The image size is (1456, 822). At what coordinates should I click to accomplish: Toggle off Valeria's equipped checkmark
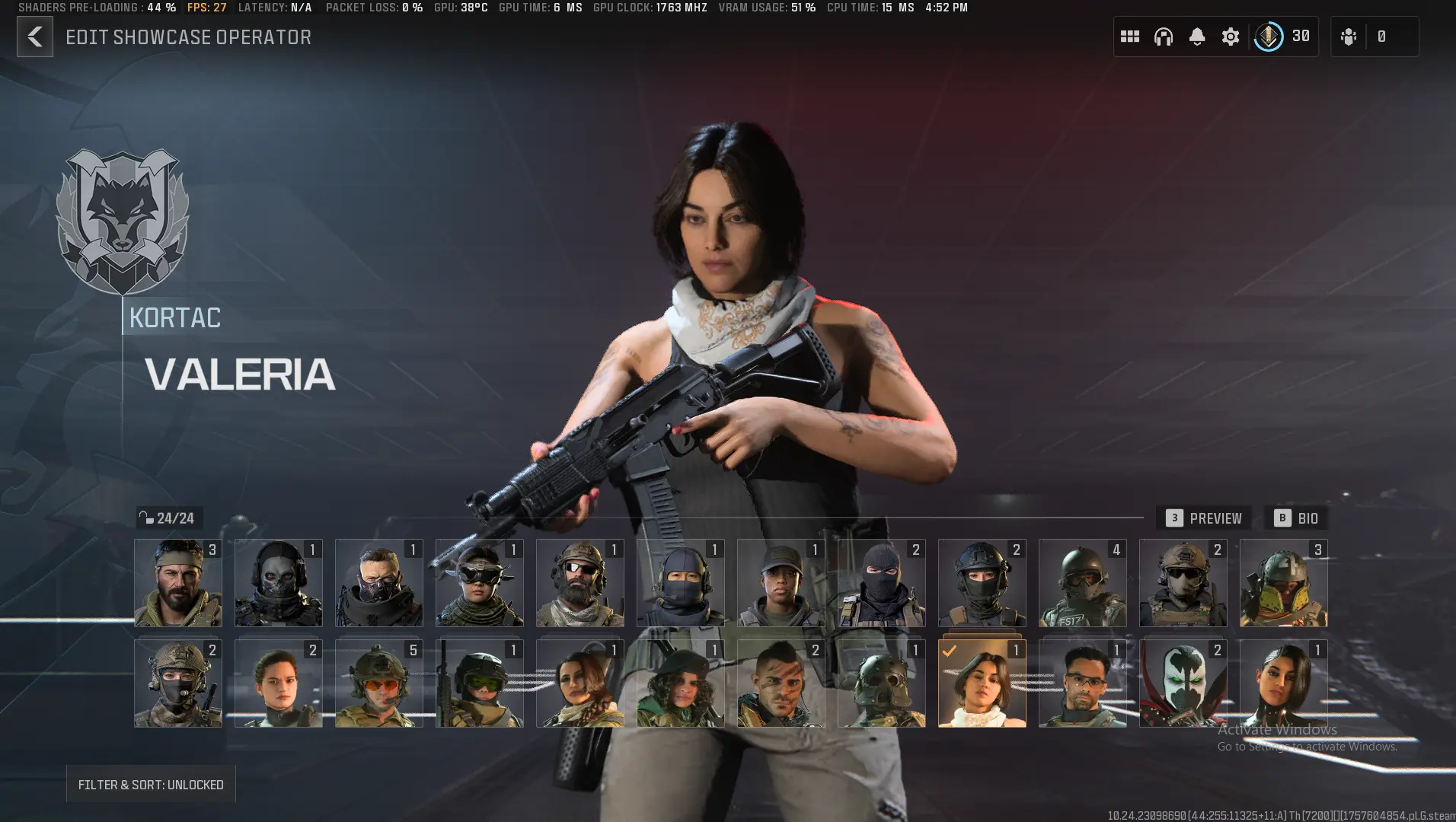click(x=949, y=650)
